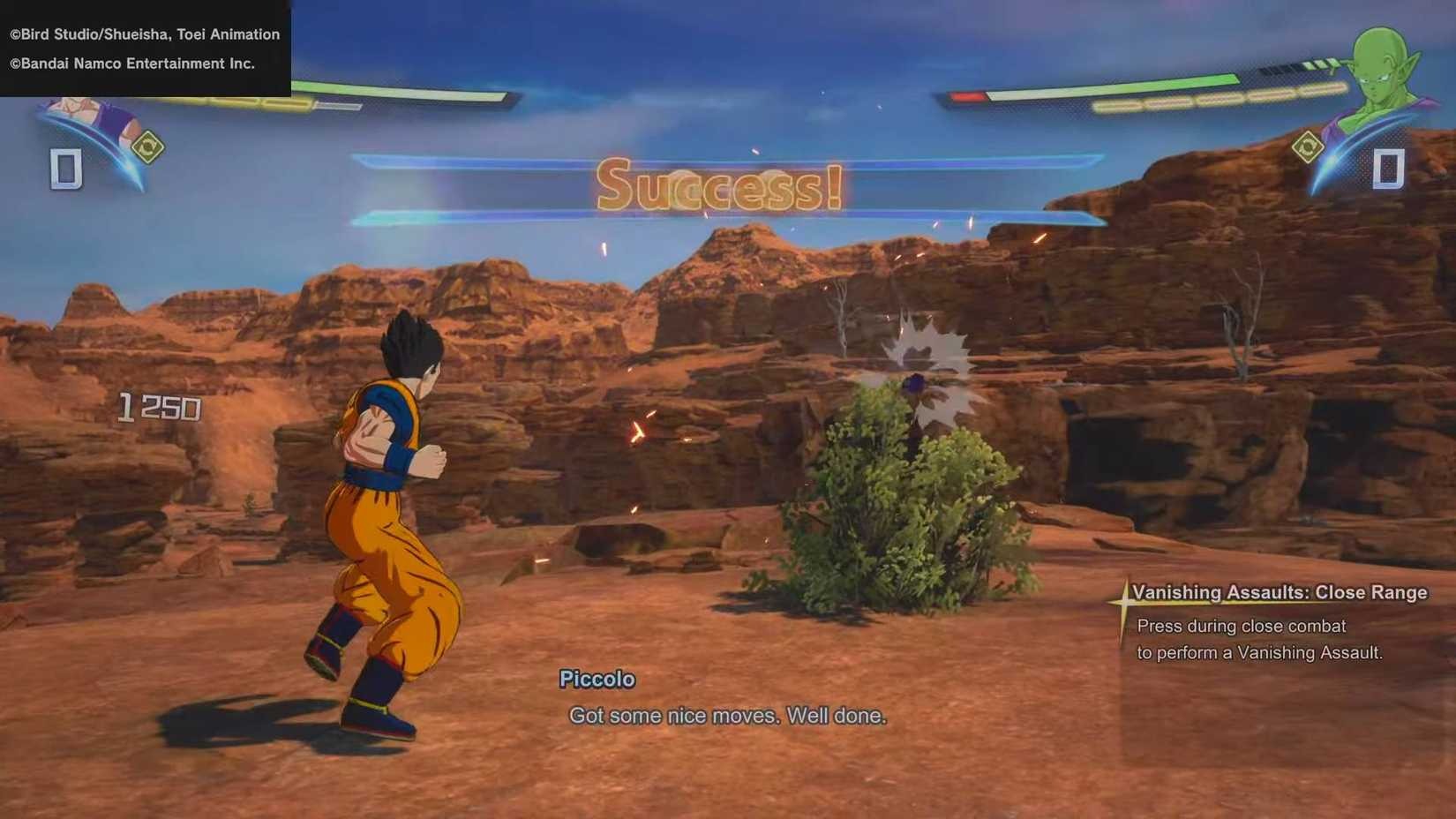Expand the Vanishing Assaults tutorial panel

click(x=1280, y=622)
